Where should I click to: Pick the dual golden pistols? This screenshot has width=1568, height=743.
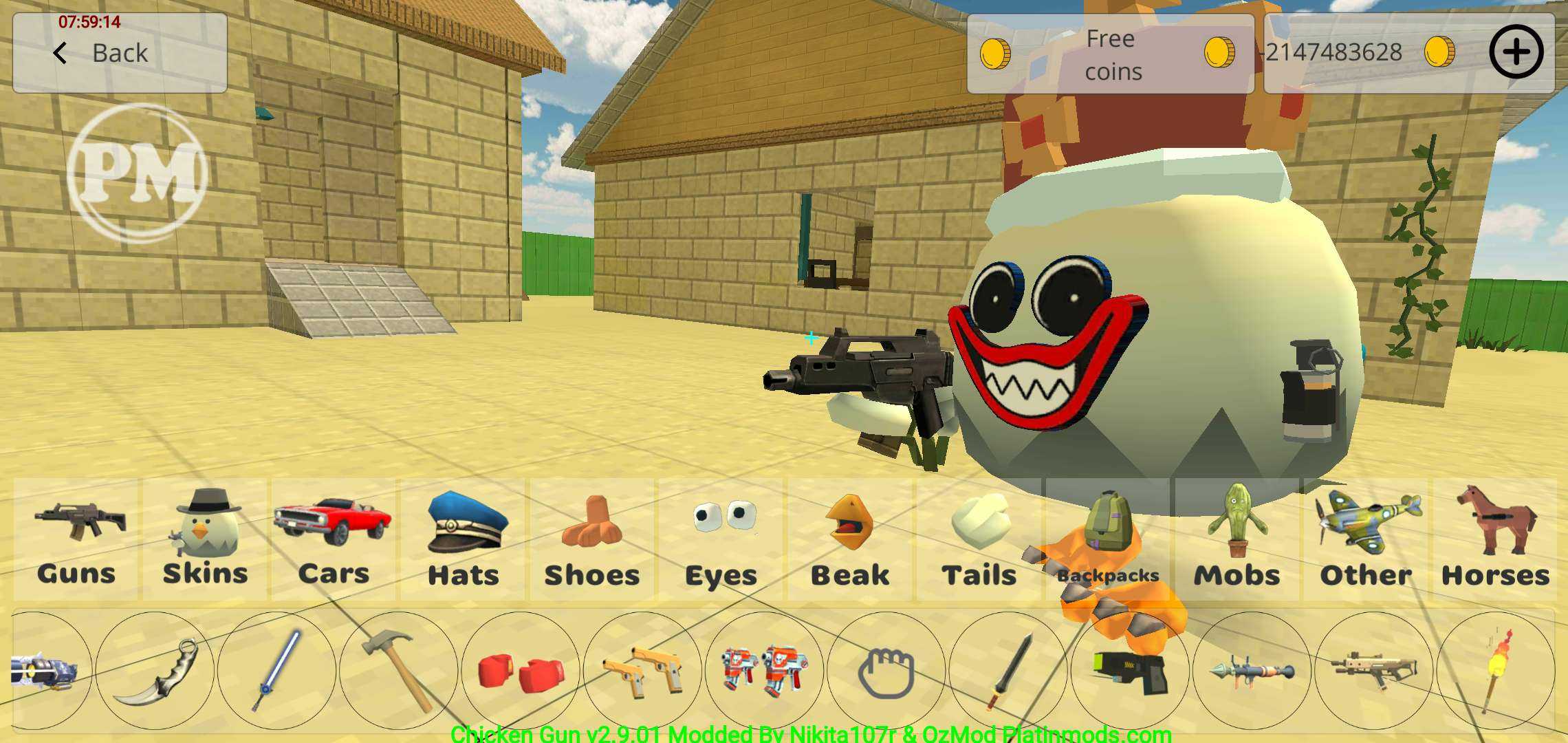click(642, 671)
